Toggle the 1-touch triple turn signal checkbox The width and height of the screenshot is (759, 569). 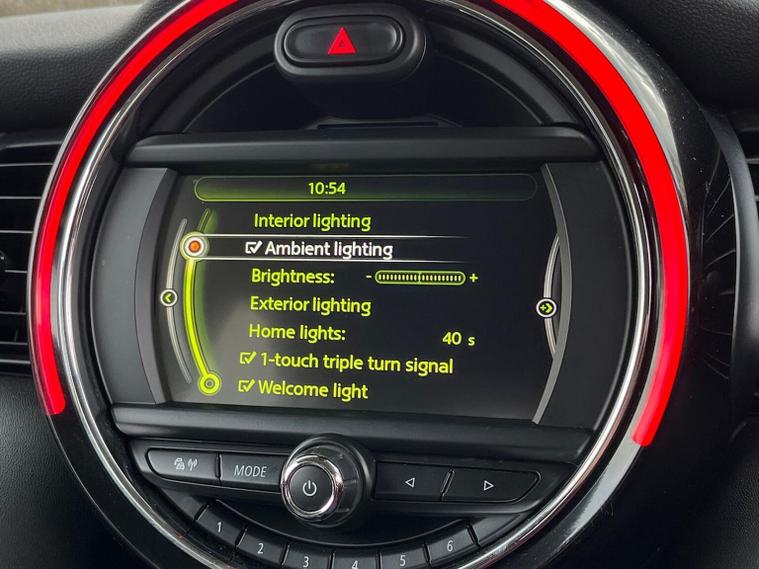click(x=248, y=360)
